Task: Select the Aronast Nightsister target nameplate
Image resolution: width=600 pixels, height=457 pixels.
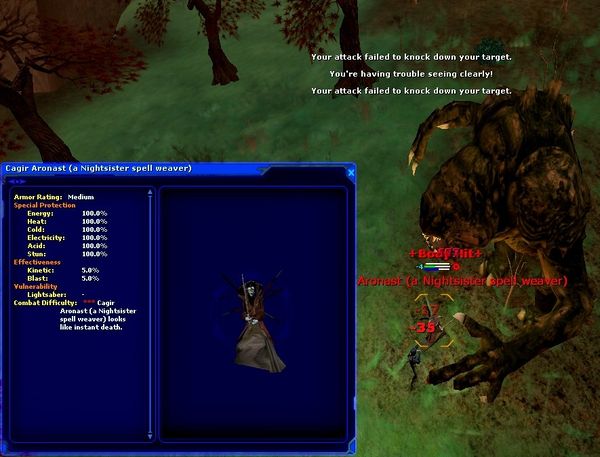Action: click(462, 282)
